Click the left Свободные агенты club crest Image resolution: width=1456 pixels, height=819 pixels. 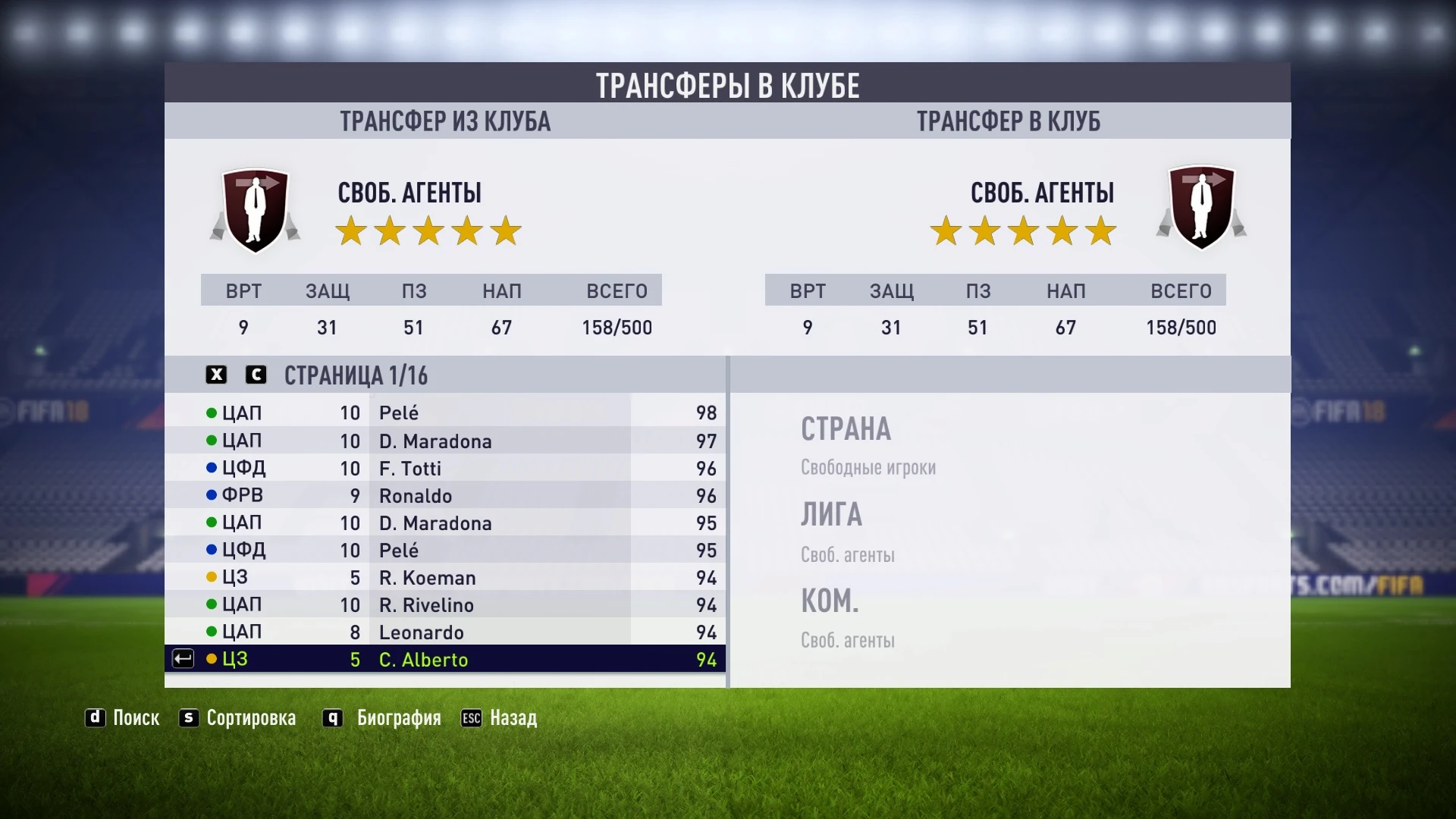pyautogui.click(x=255, y=209)
